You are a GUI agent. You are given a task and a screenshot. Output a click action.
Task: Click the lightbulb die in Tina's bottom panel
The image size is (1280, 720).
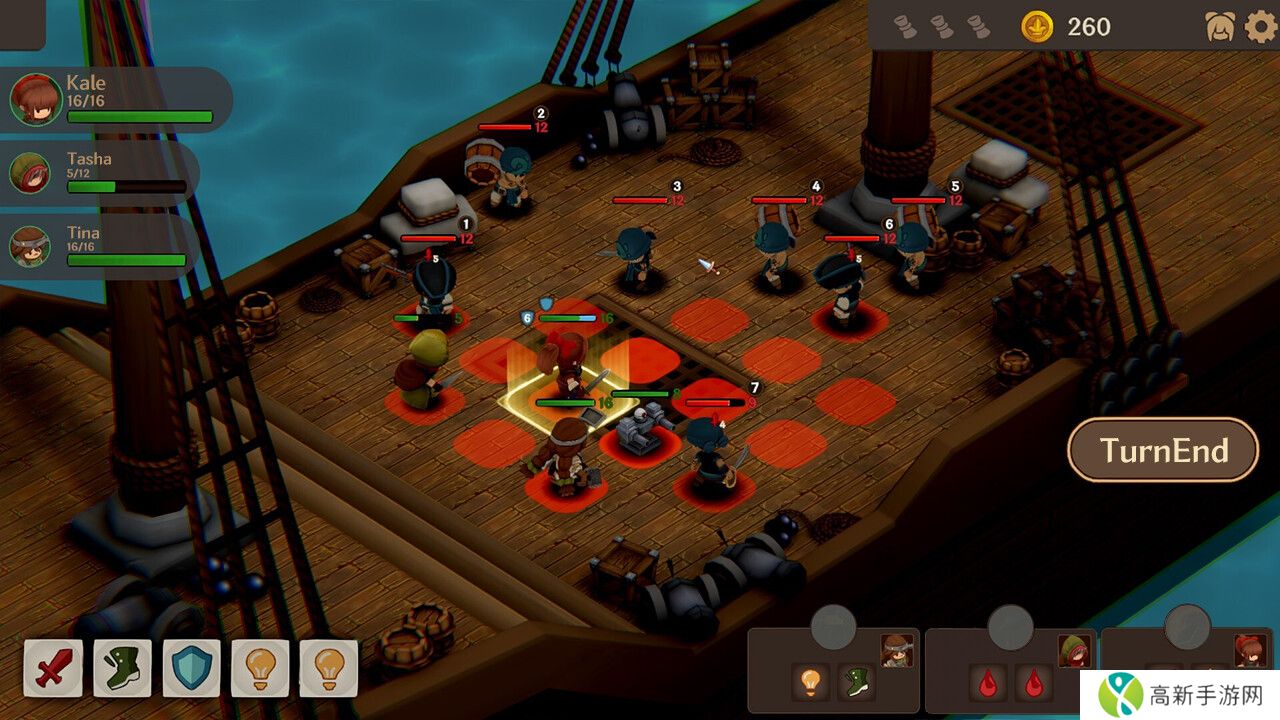811,682
